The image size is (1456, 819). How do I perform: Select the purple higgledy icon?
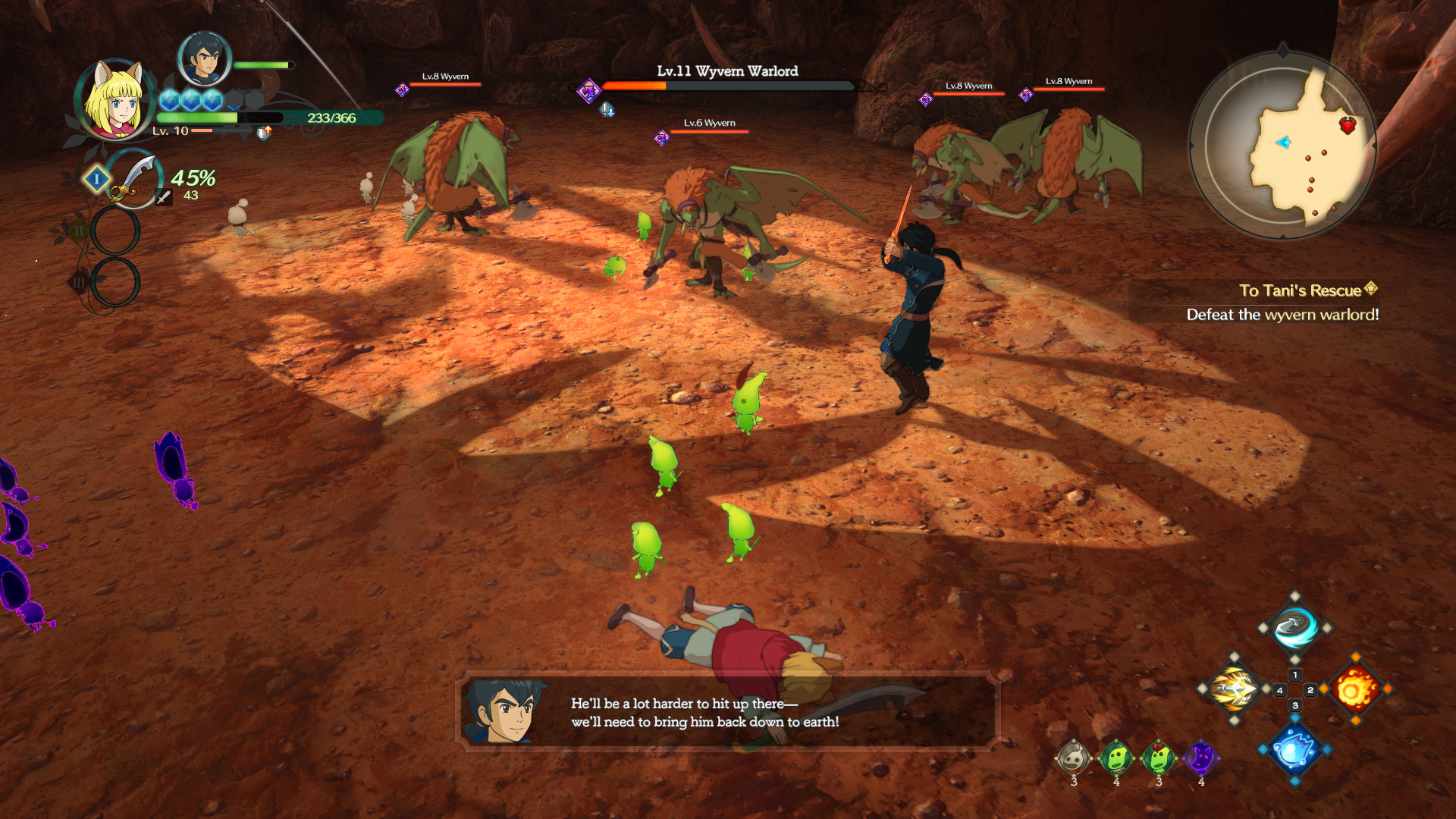click(1201, 758)
